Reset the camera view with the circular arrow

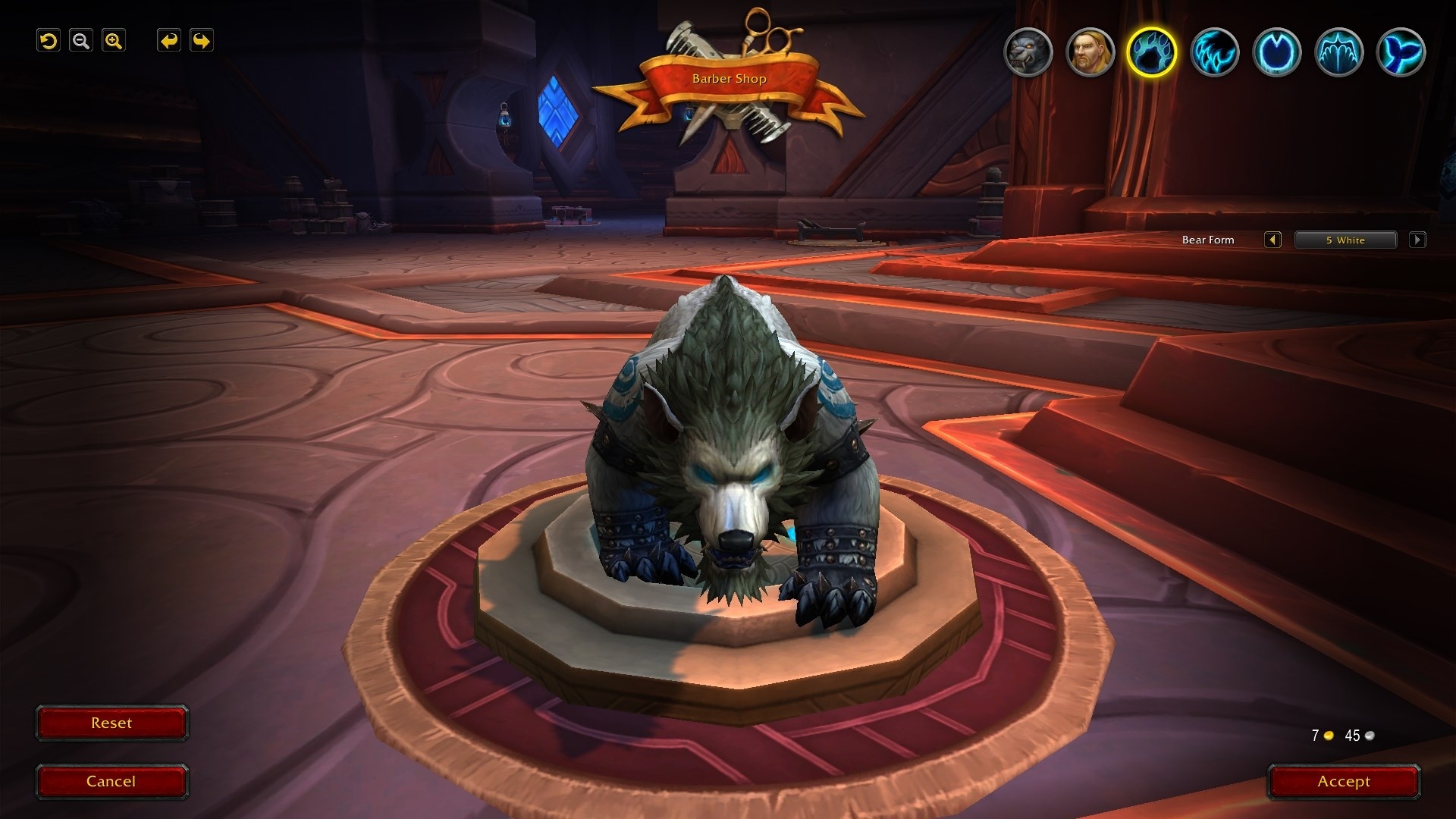pyautogui.click(x=49, y=41)
